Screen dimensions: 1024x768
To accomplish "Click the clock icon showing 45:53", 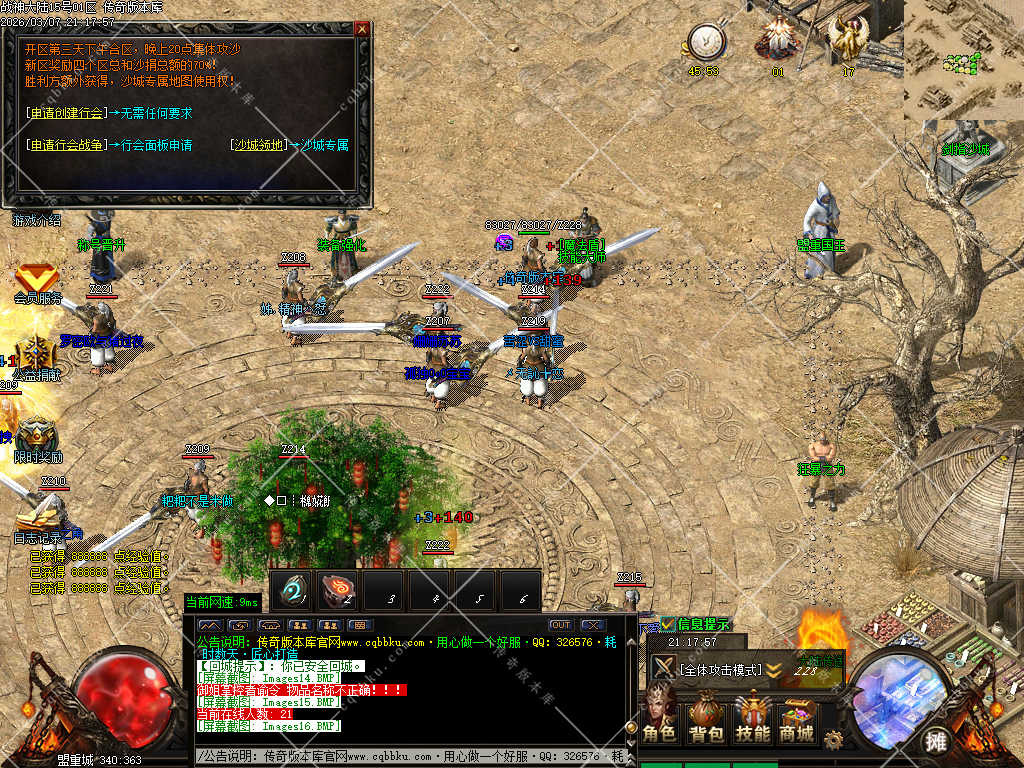I will [704, 42].
